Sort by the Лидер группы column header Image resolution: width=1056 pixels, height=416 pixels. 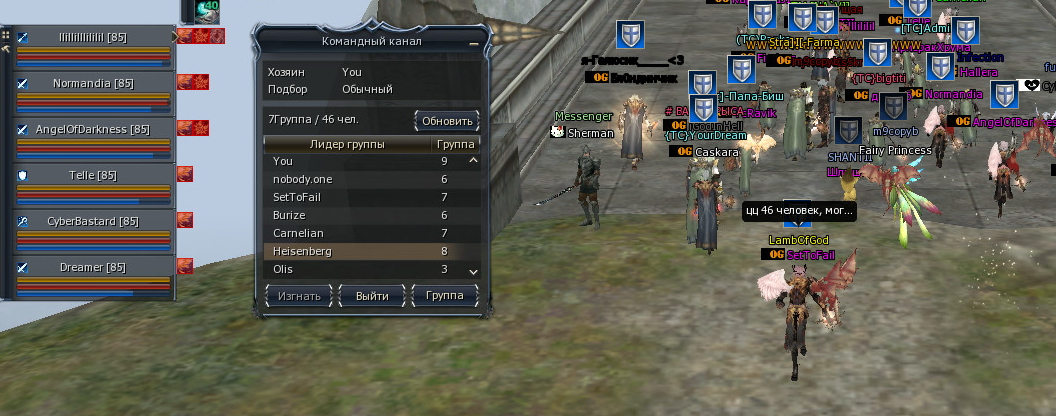(347, 145)
